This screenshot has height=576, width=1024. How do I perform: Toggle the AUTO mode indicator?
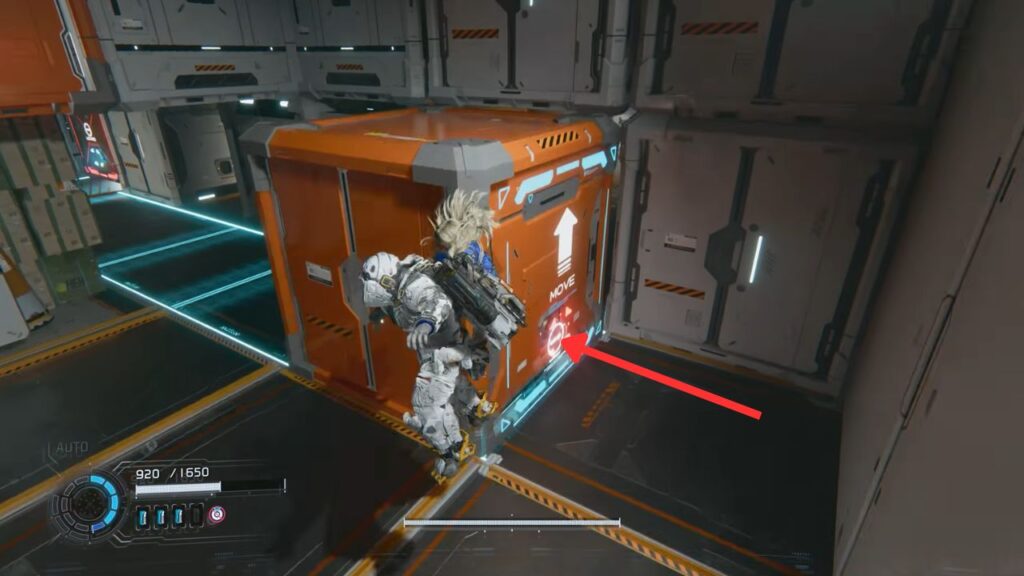pyautogui.click(x=72, y=448)
